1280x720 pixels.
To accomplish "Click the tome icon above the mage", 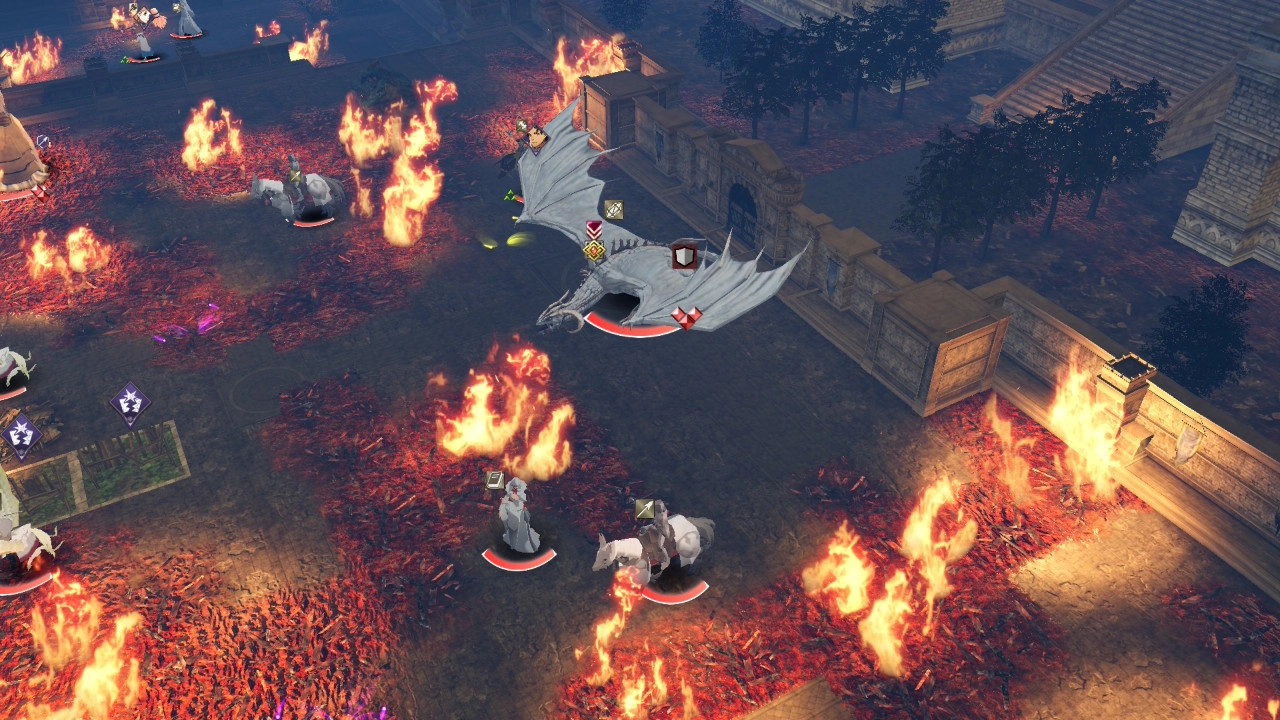I will pos(495,480).
